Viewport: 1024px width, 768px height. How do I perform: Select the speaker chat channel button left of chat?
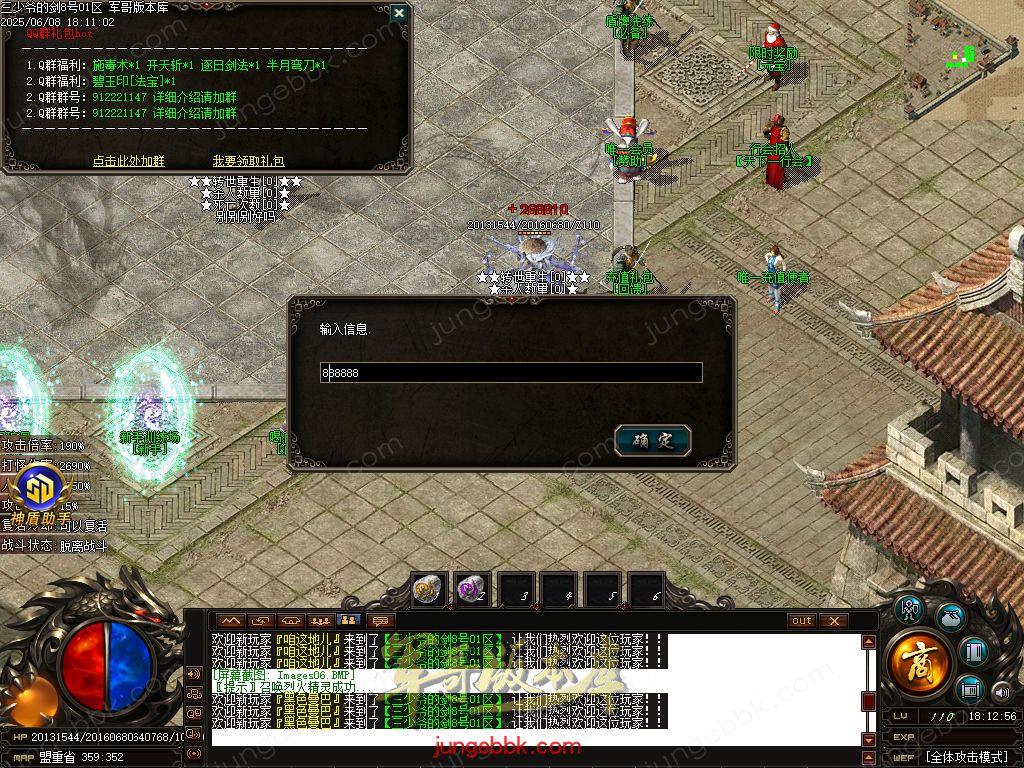click(194, 673)
